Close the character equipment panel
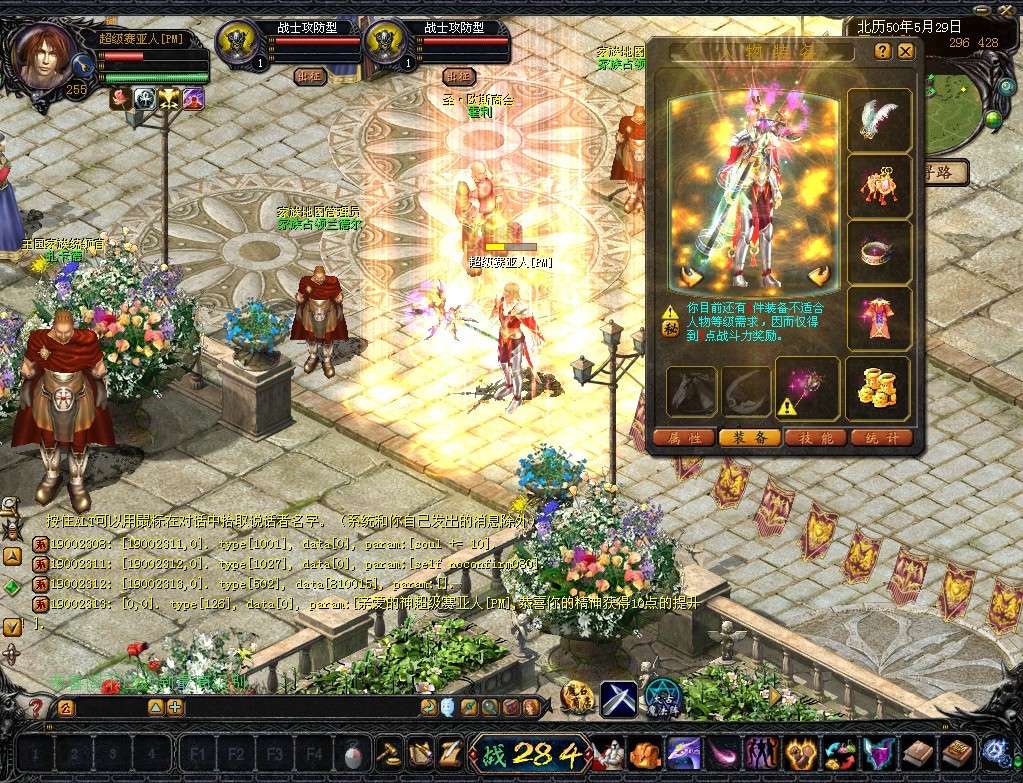 pyautogui.click(x=906, y=51)
